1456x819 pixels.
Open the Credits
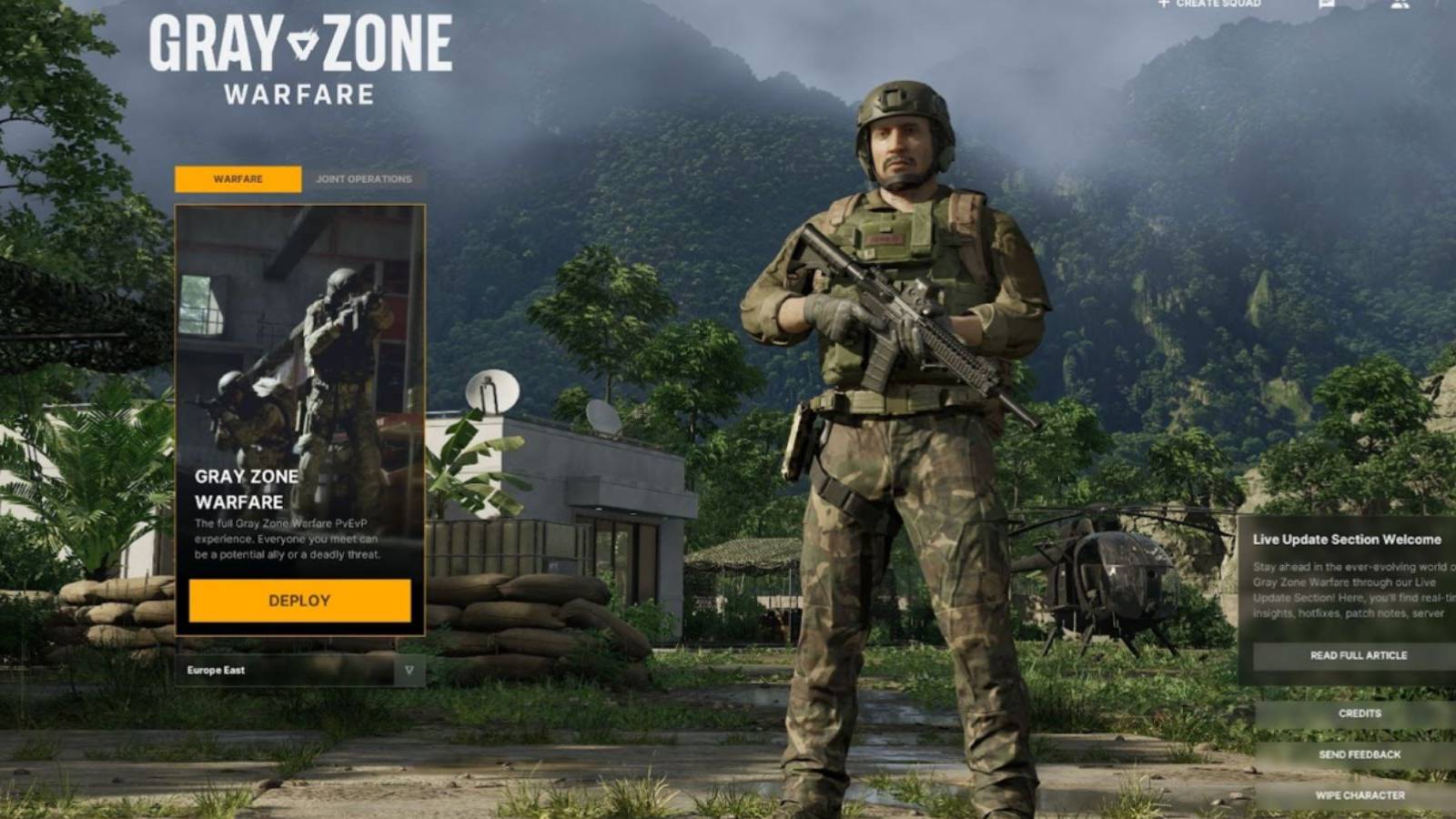point(1359,713)
